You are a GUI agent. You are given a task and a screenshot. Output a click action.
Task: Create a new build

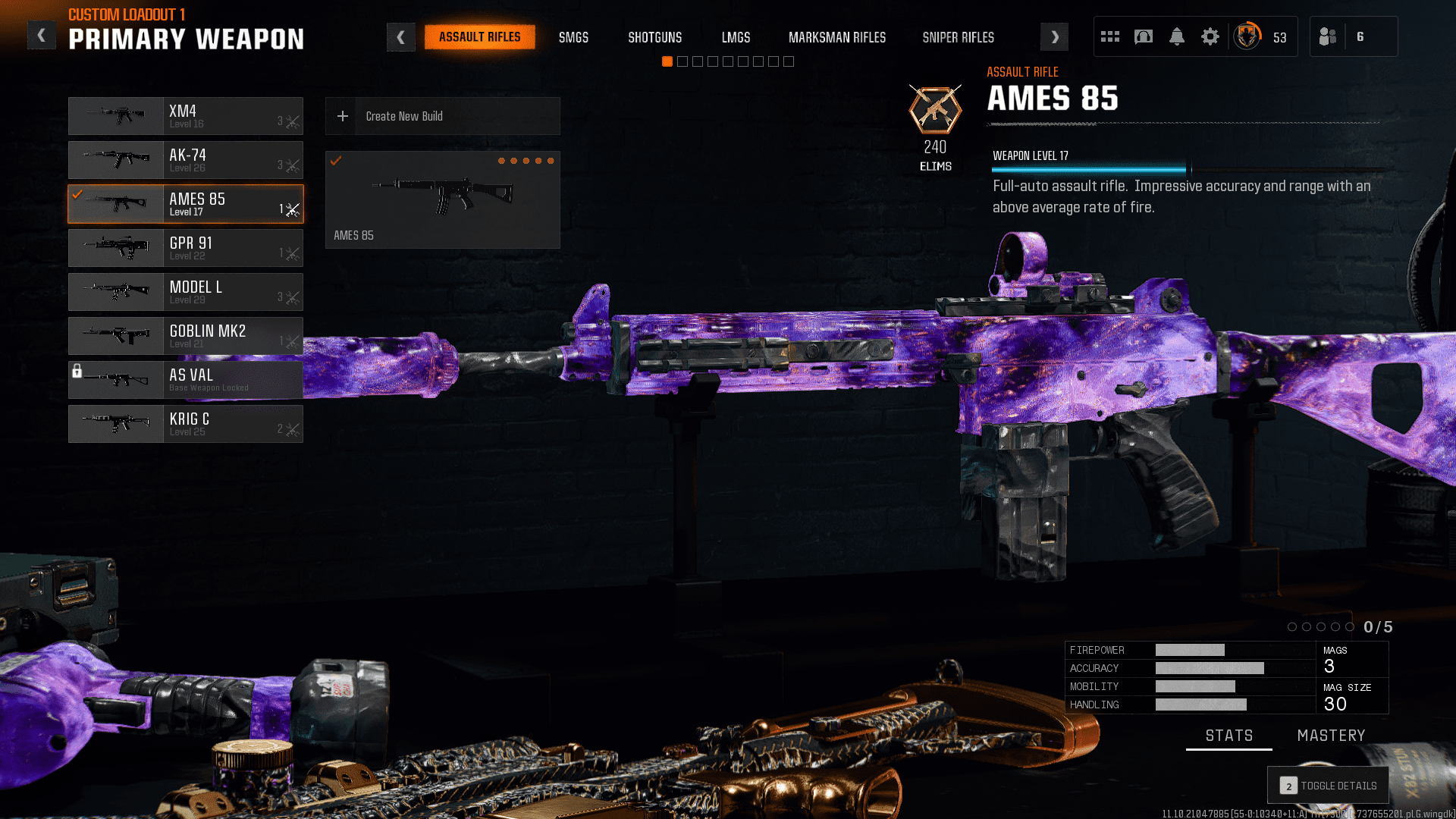click(443, 116)
